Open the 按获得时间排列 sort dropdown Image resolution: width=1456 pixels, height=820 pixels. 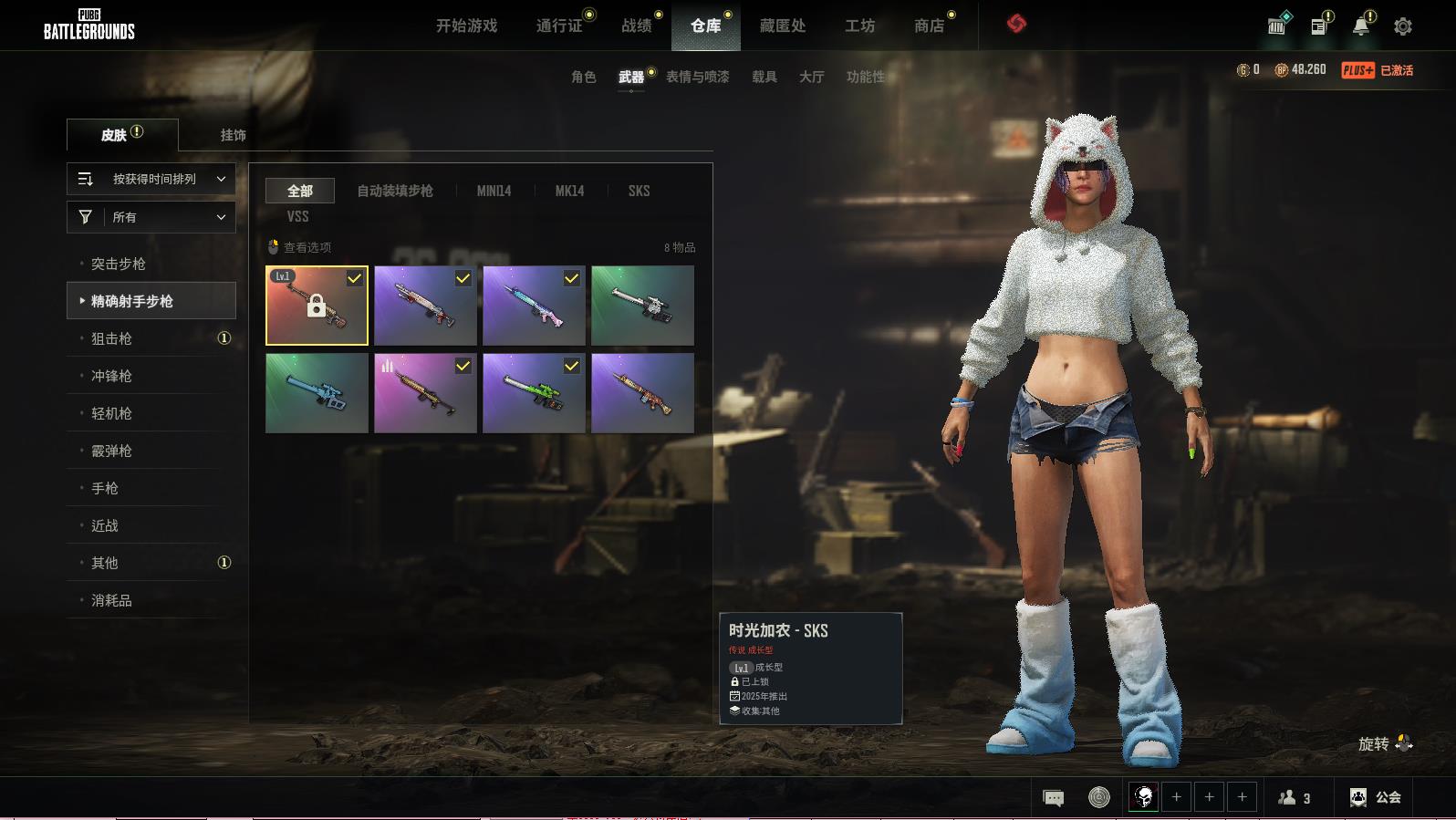pyautogui.click(x=151, y=179)
